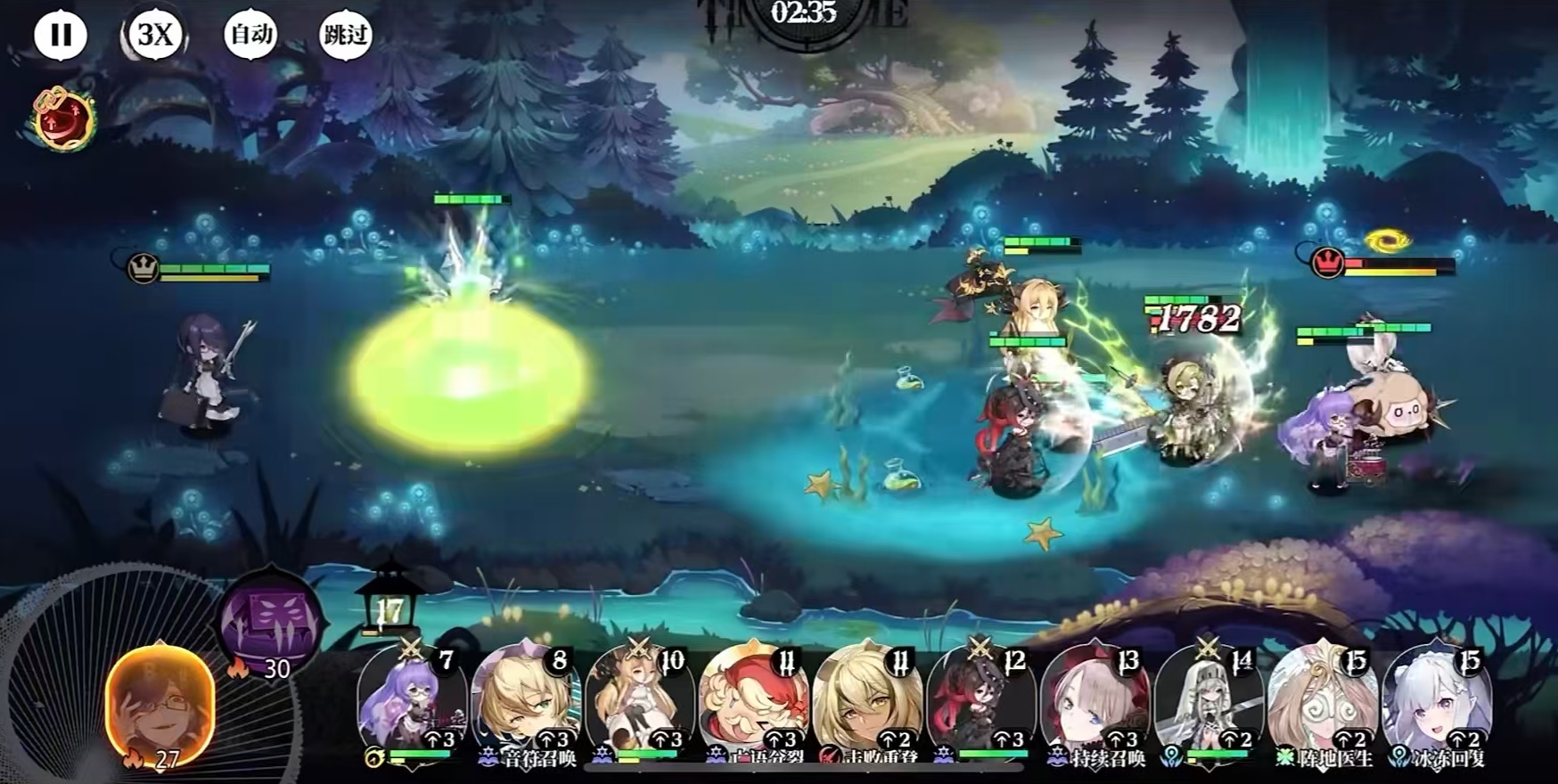
Task: Select the veiled swordswoman card costing 14
Action: pyautogui.click(x=1209, y=704)
